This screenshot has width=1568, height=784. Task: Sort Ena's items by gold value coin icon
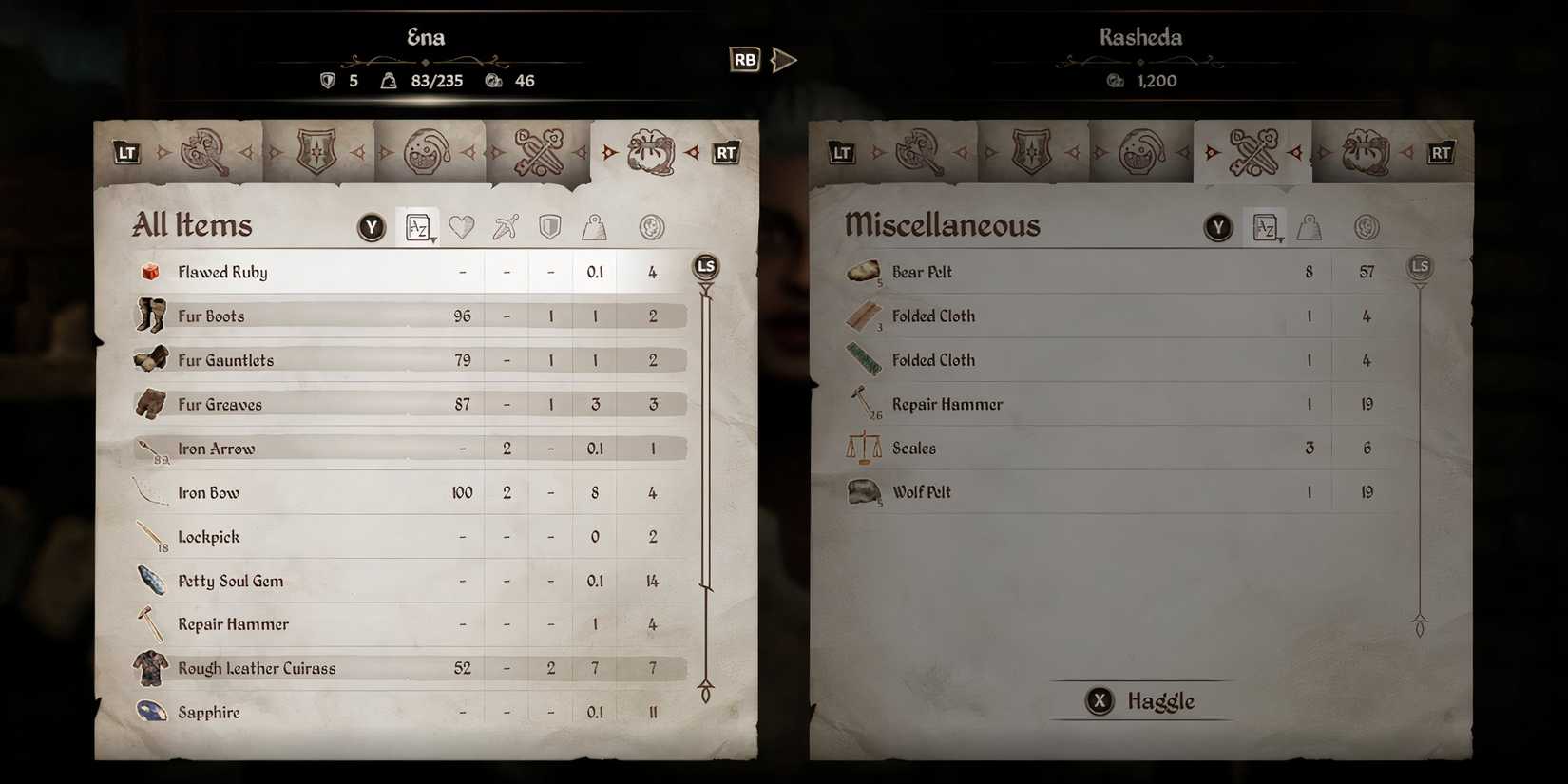(652, 227)
